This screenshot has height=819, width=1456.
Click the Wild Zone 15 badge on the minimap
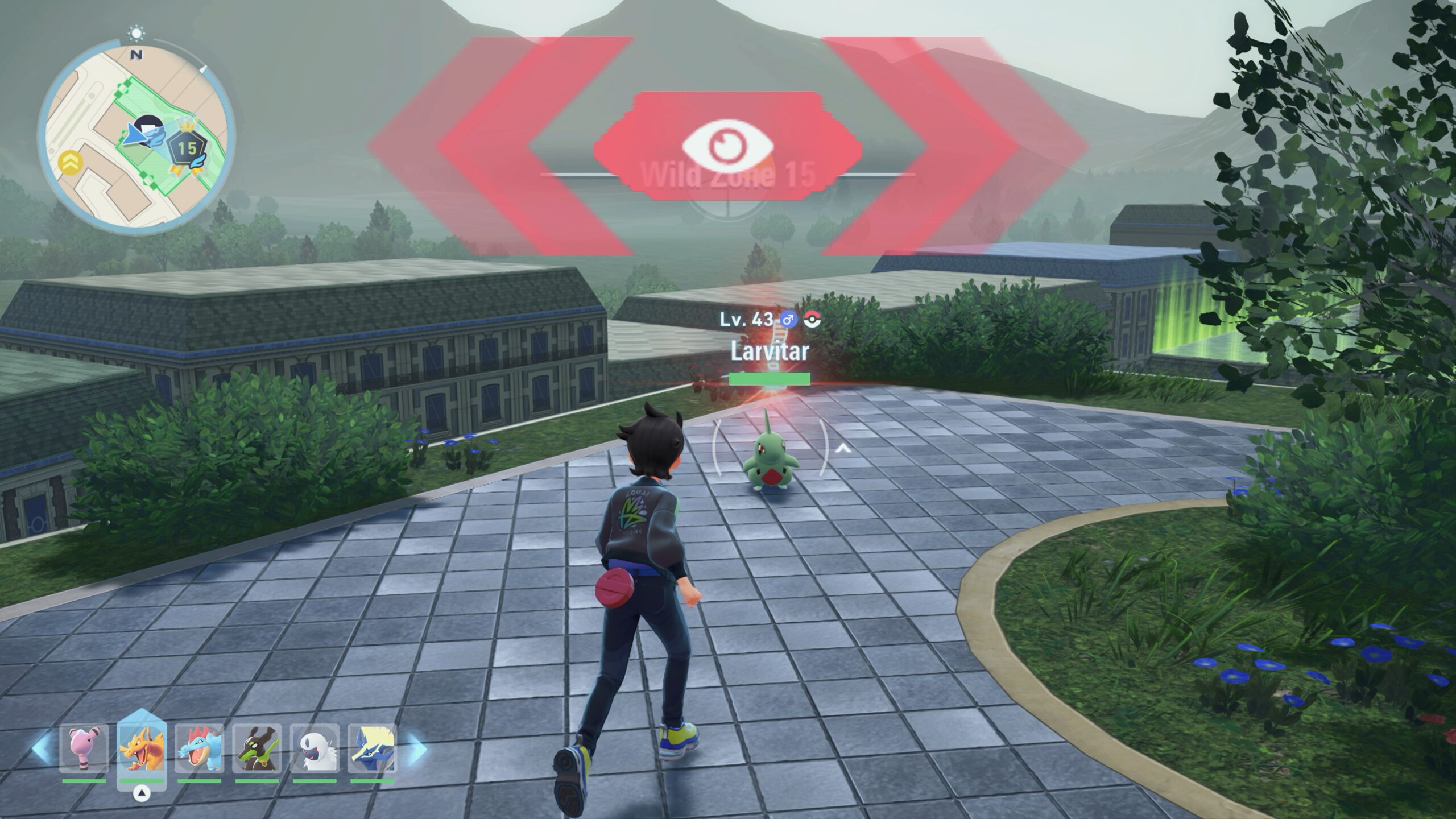pos(187,149)
